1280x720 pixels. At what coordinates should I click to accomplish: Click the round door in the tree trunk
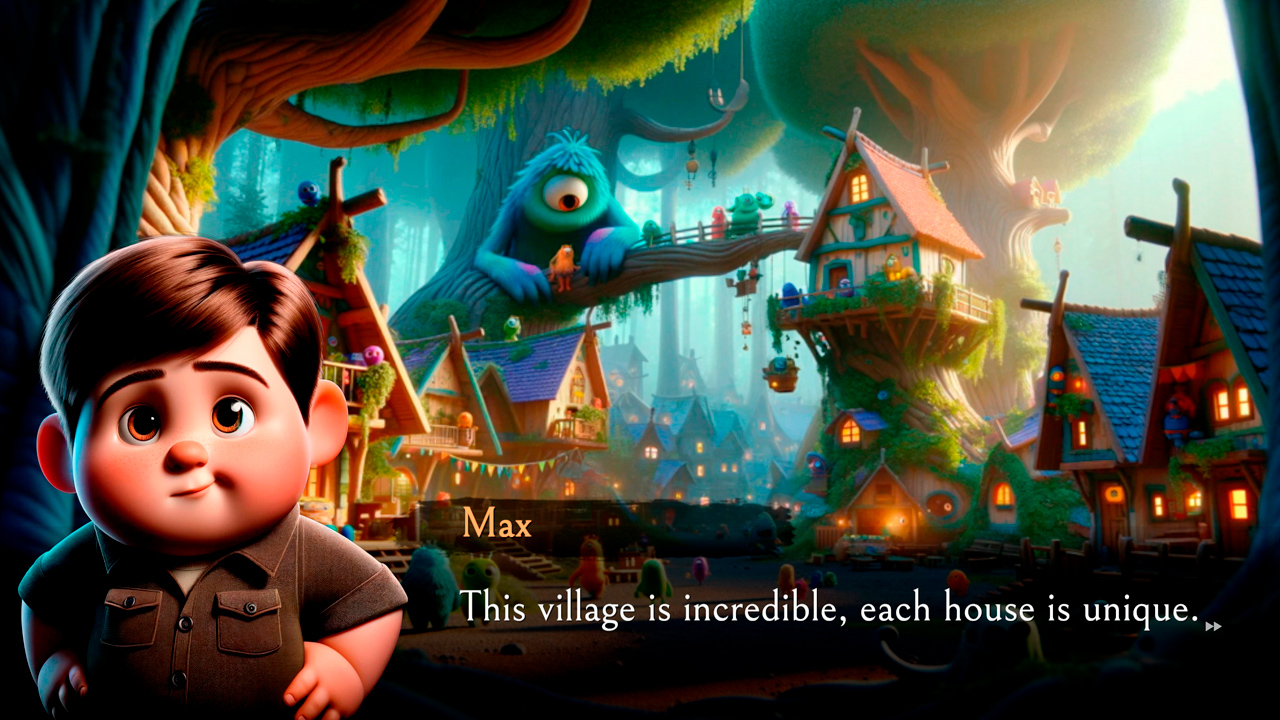coord(940,502)
